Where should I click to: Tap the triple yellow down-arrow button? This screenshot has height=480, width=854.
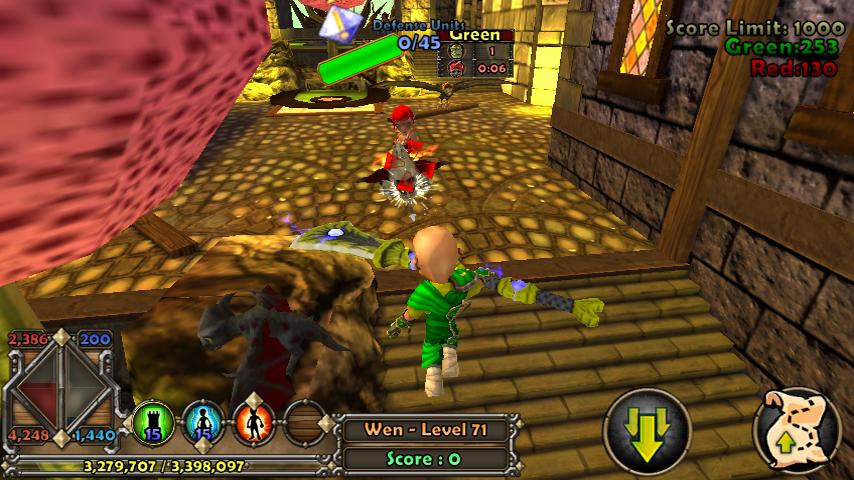pos(647,432)
